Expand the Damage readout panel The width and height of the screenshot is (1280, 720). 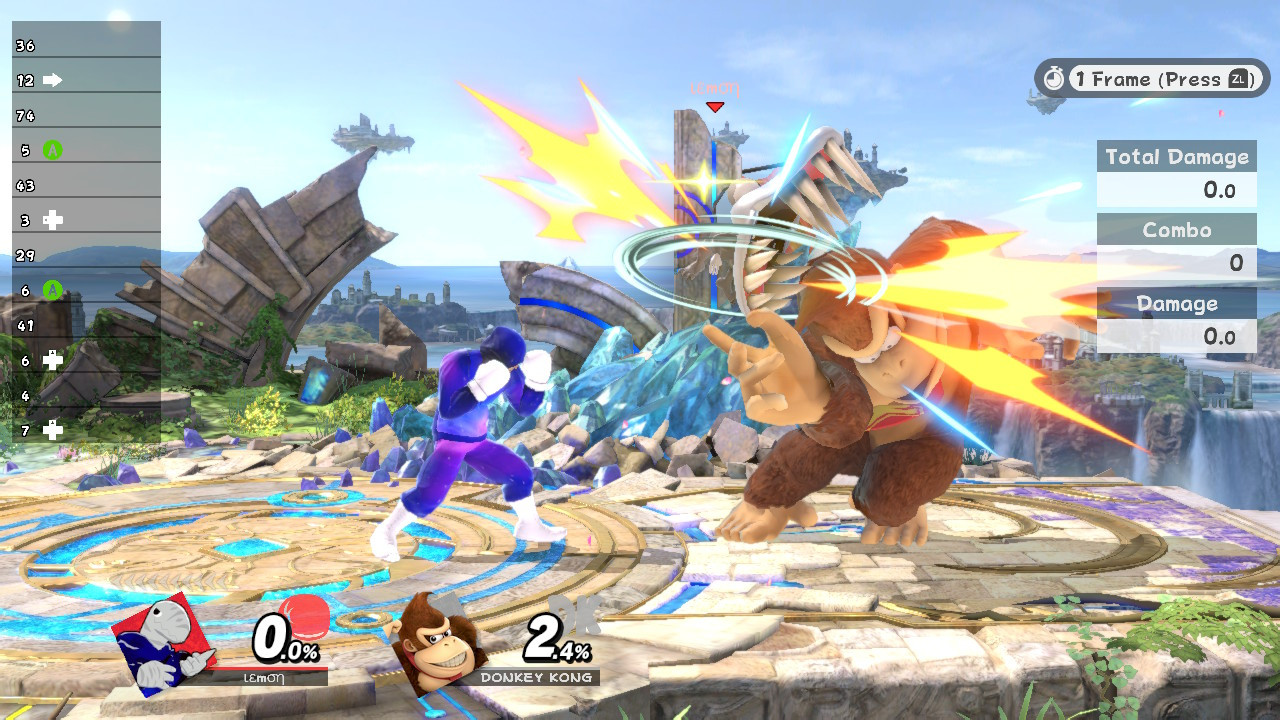(1176, 304)
